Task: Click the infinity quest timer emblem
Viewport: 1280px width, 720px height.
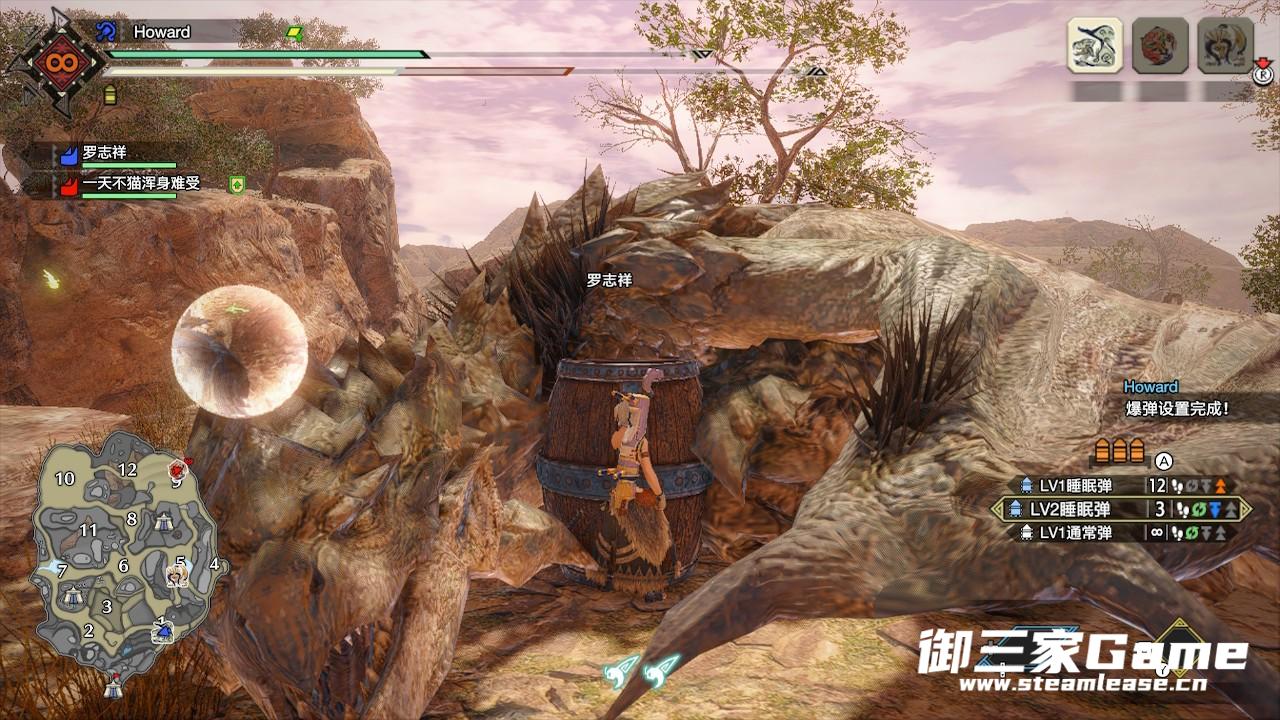Action: coord(53,62)
